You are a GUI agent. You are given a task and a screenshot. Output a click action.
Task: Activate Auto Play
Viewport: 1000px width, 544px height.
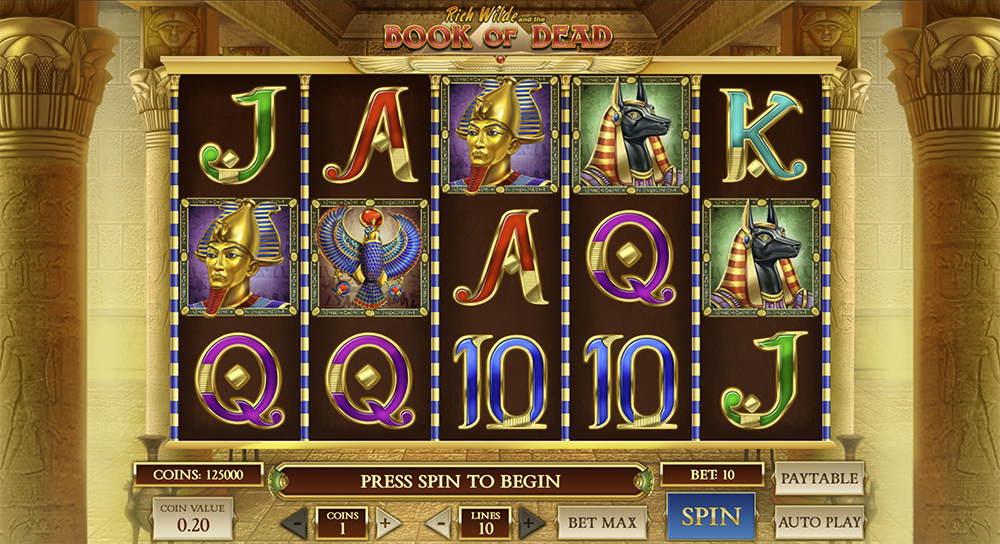click(818, 521)
